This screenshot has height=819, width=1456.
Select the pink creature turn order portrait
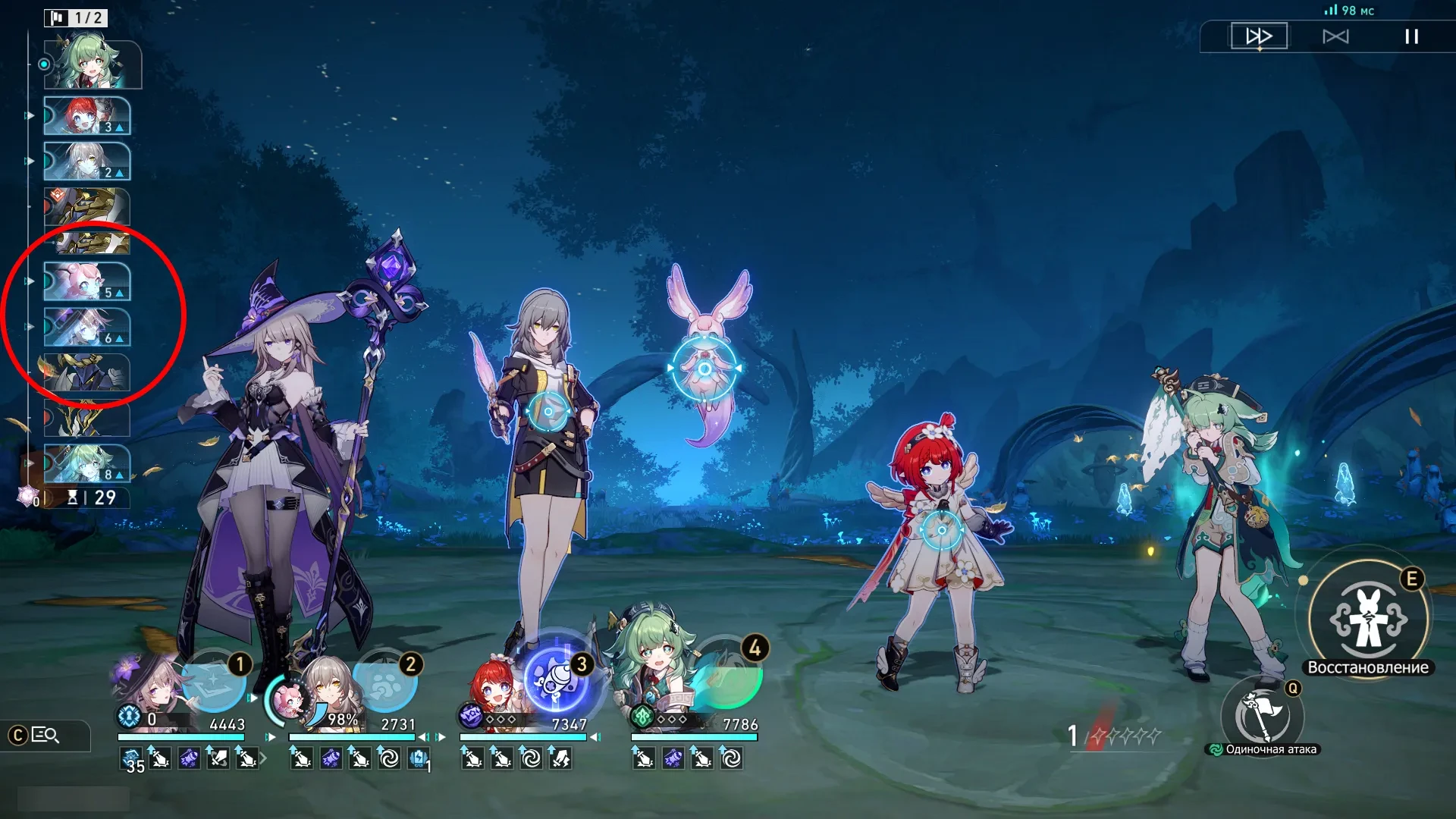86,281
